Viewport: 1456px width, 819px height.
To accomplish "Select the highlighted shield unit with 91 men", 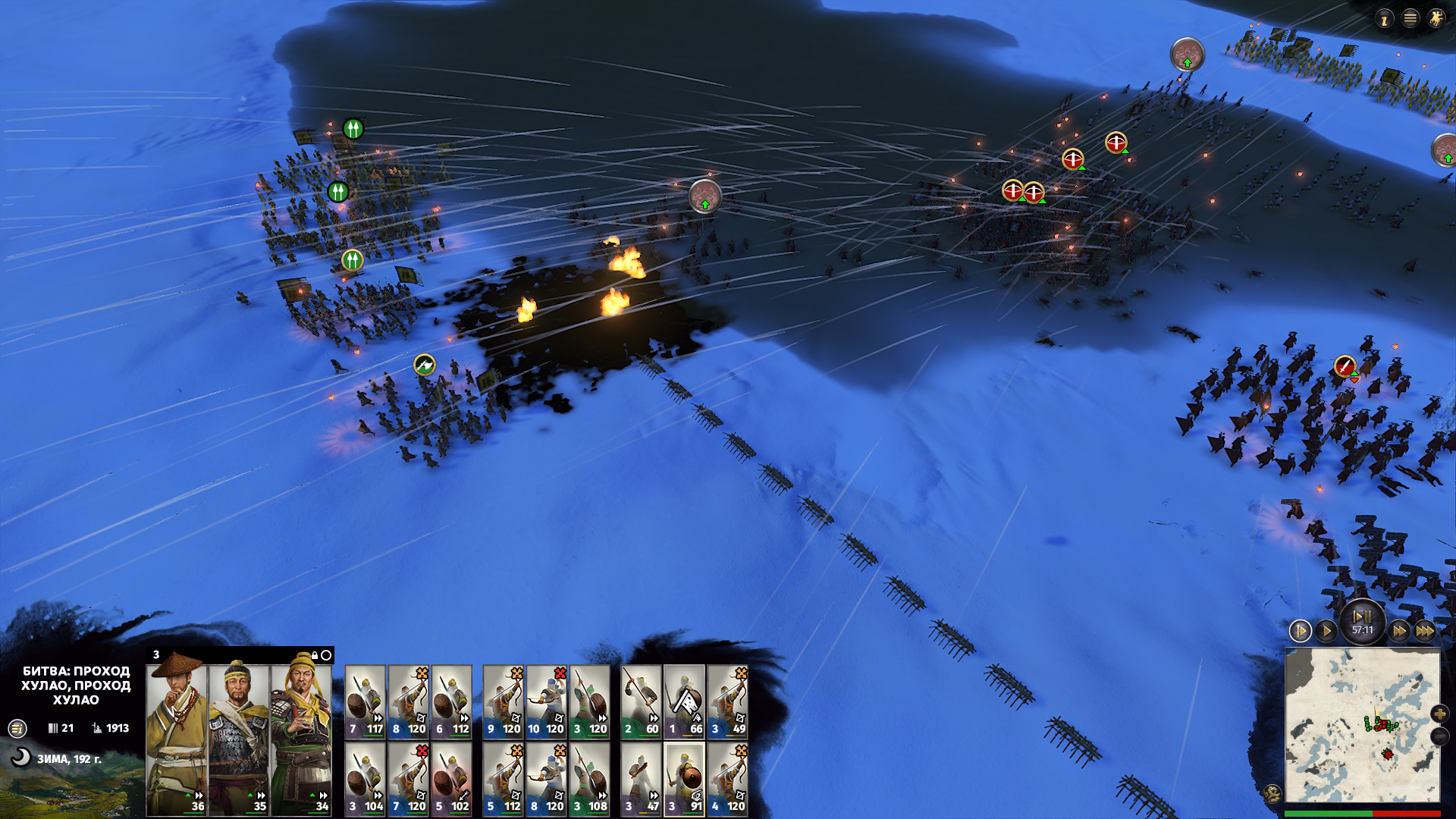I will click(x=684, y=779).
